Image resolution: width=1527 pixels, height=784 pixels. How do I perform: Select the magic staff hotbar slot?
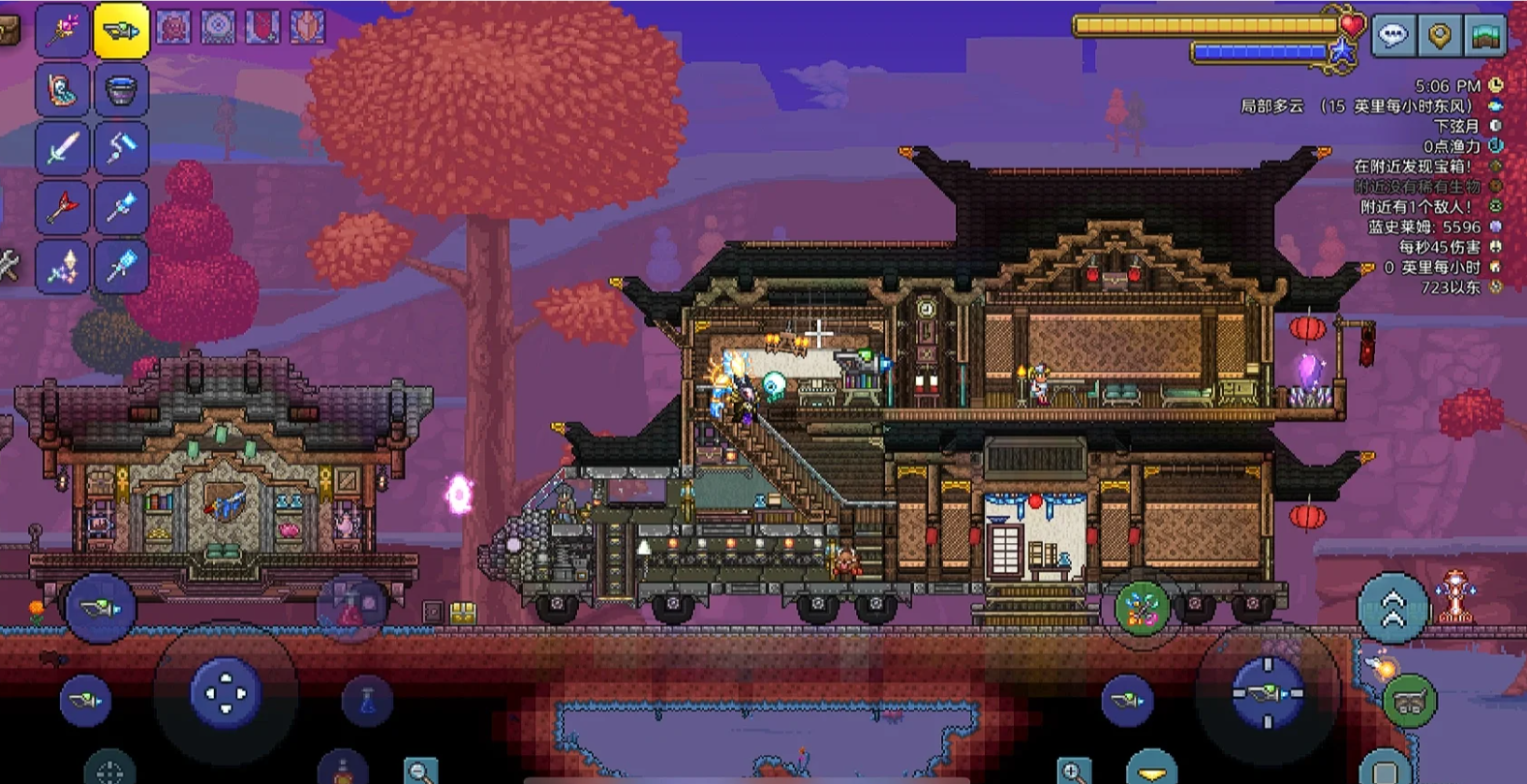[x=64, y=31]
